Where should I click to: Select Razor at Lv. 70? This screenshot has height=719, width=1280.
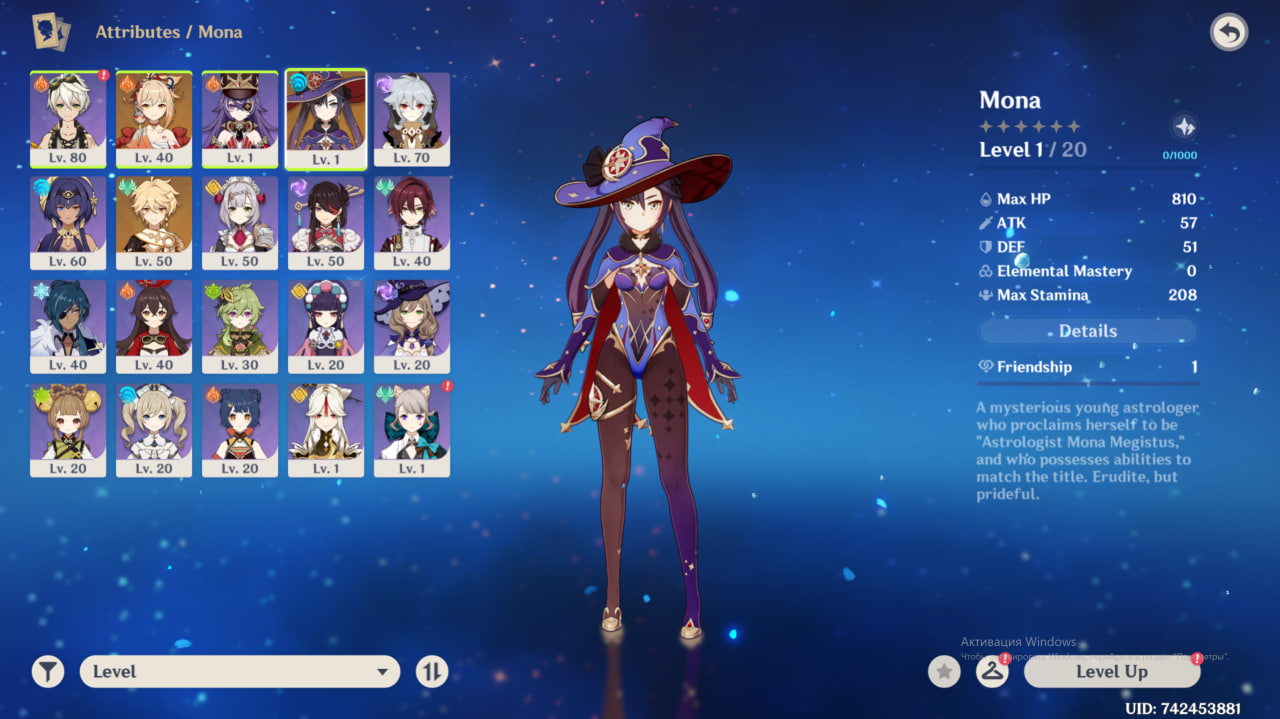point(412,118)
